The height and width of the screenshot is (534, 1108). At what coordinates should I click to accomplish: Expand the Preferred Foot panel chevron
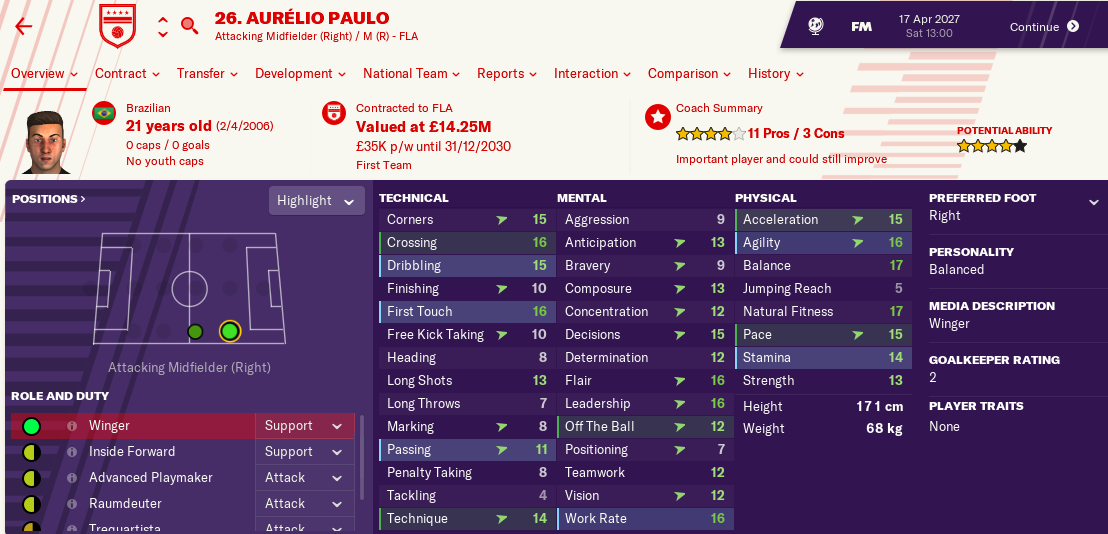tap(1093, 202)
